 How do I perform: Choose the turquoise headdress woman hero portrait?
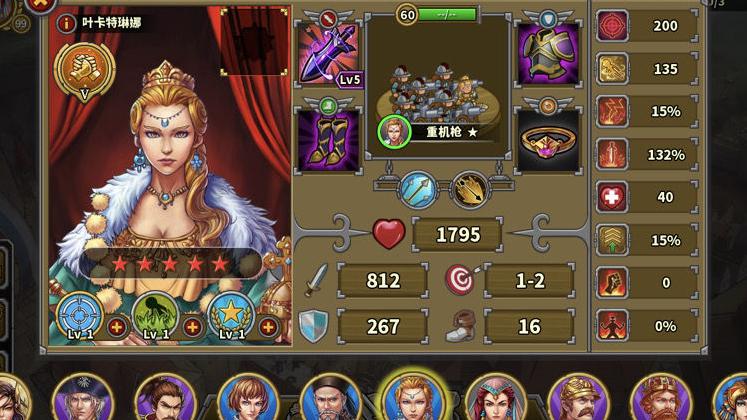pos(495,398)
